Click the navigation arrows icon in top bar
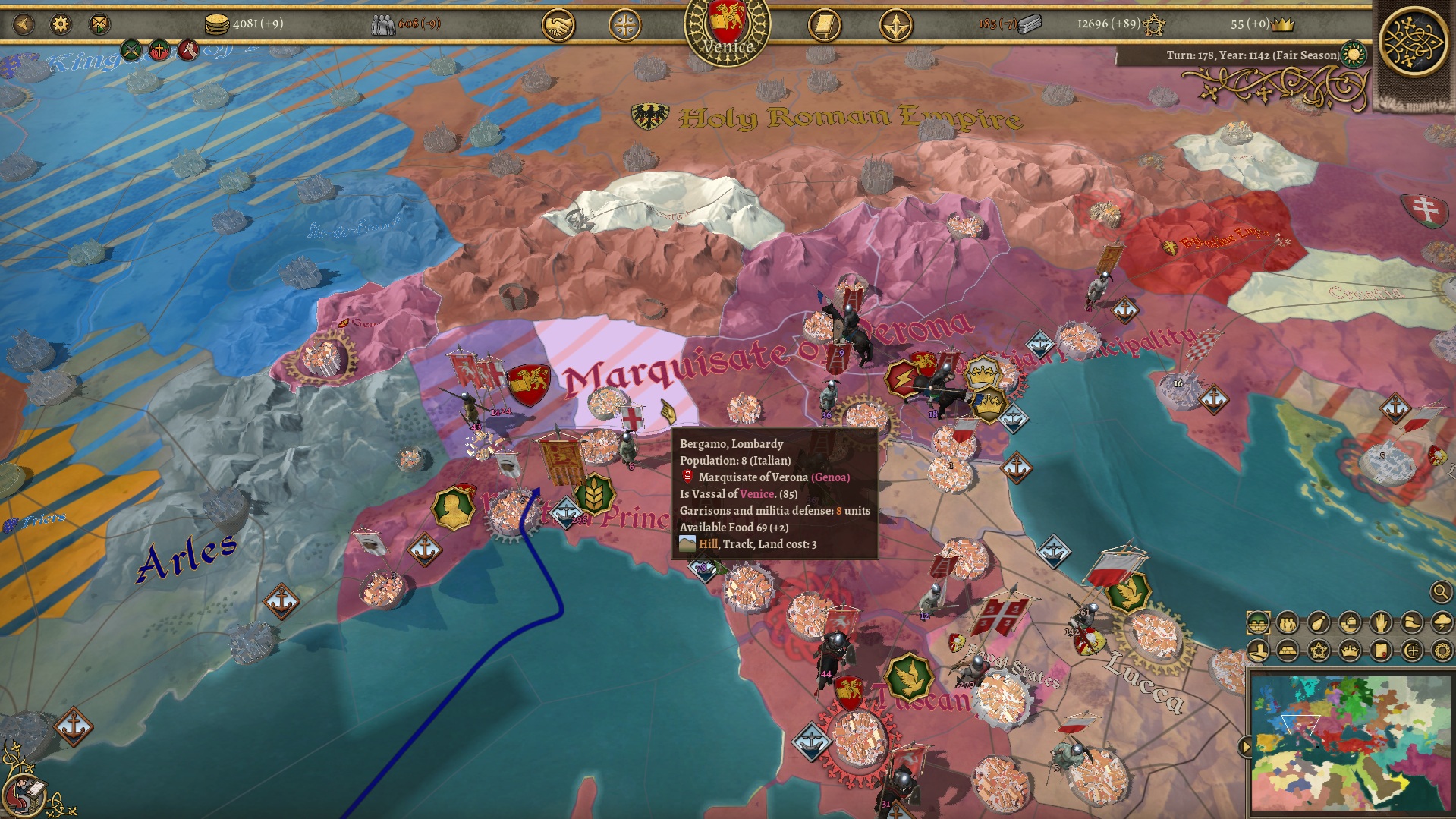1456x819 pixels. [x=898, y=23]
